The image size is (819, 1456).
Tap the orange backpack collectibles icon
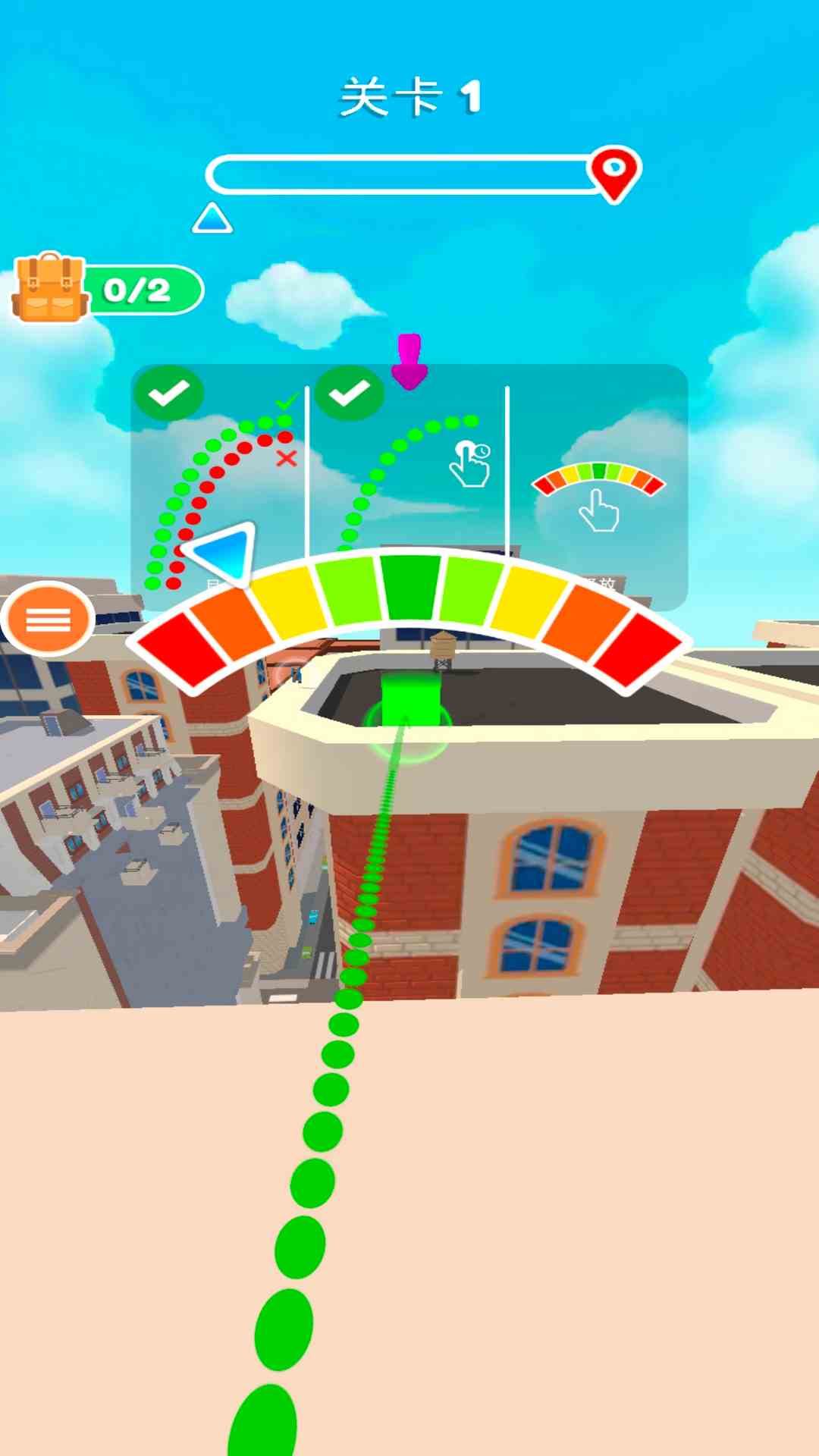click(49, 288)
